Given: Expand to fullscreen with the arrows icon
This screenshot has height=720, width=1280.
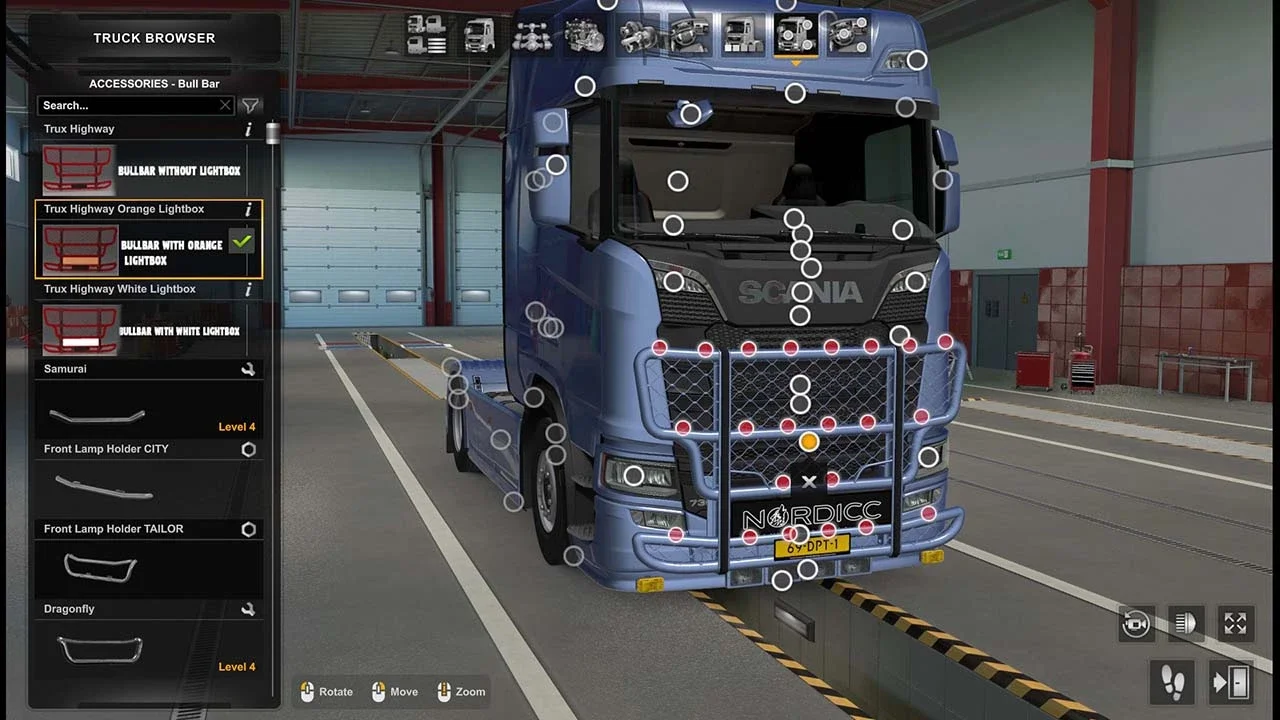Looking at the screenshot, I should coord(1235,623).
